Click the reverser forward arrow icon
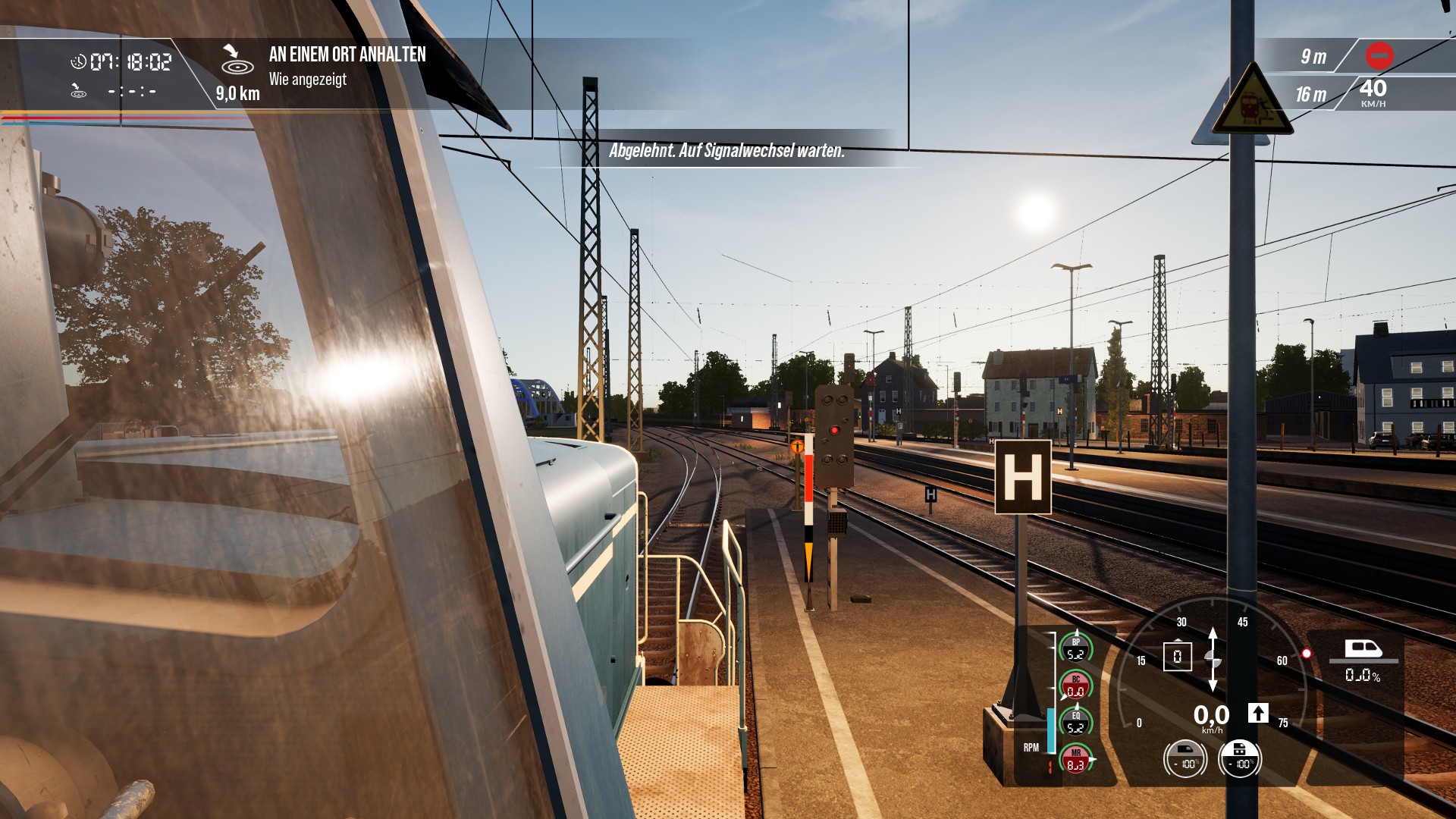Viewport: 1456px width, 819px height. (1258, 713)
